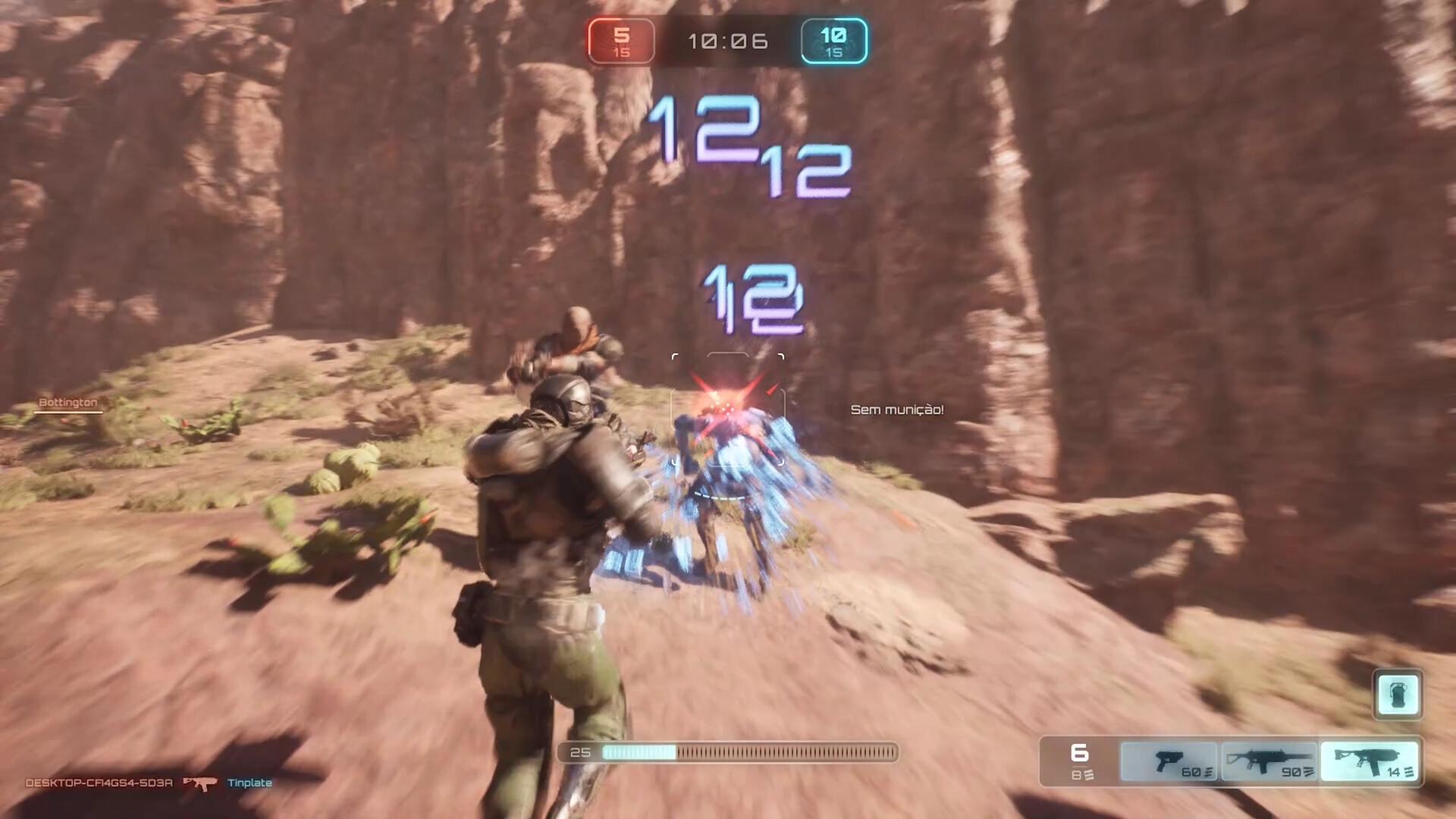Click the Sem munição! warning message

coord(897,411)
